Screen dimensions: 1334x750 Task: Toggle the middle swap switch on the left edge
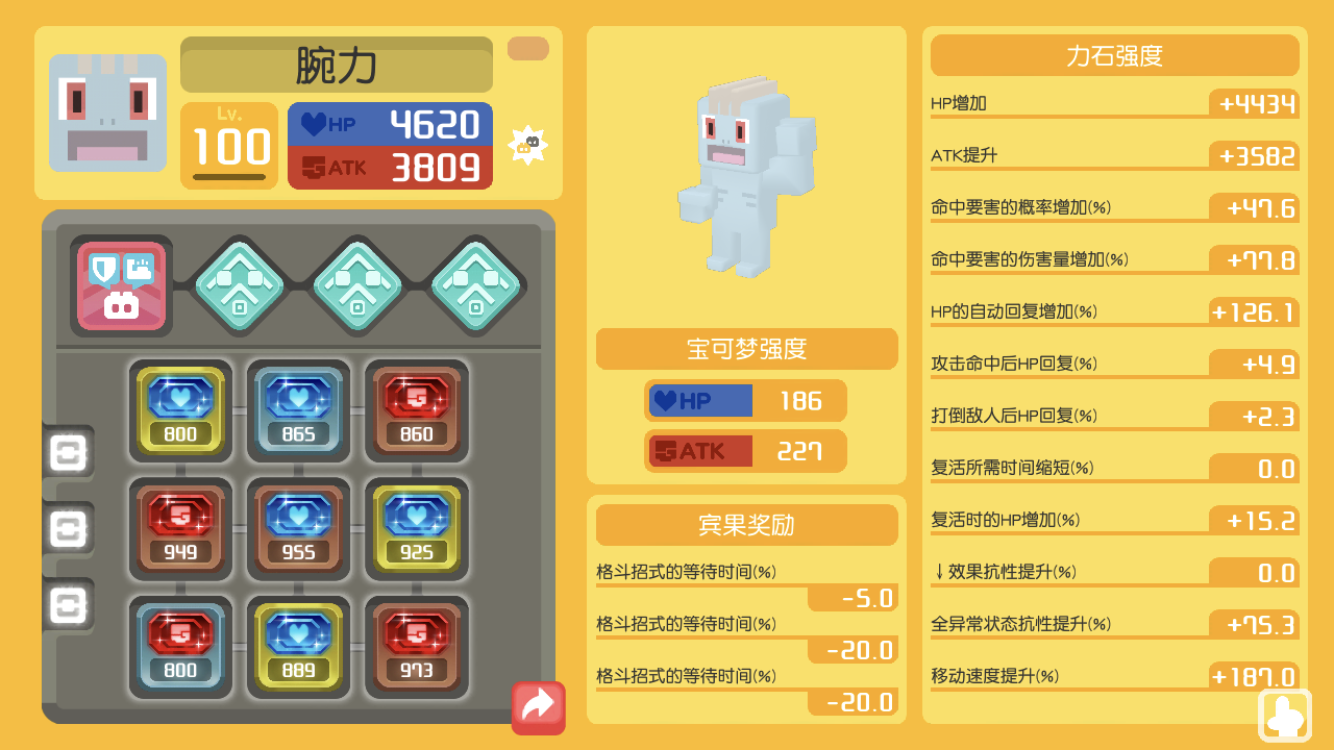pos(66,527)
